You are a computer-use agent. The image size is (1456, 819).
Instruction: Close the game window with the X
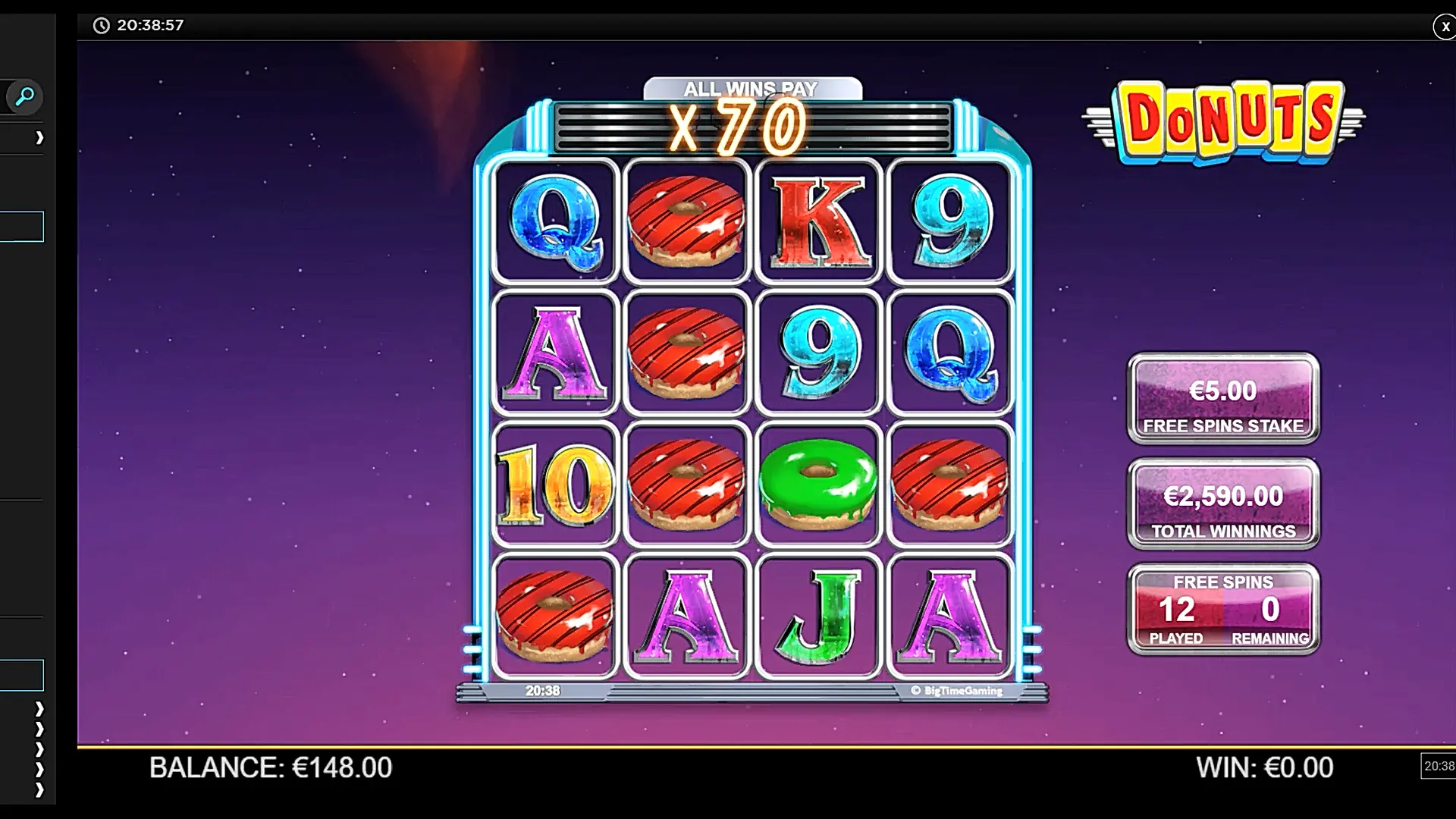[1445, 27]
